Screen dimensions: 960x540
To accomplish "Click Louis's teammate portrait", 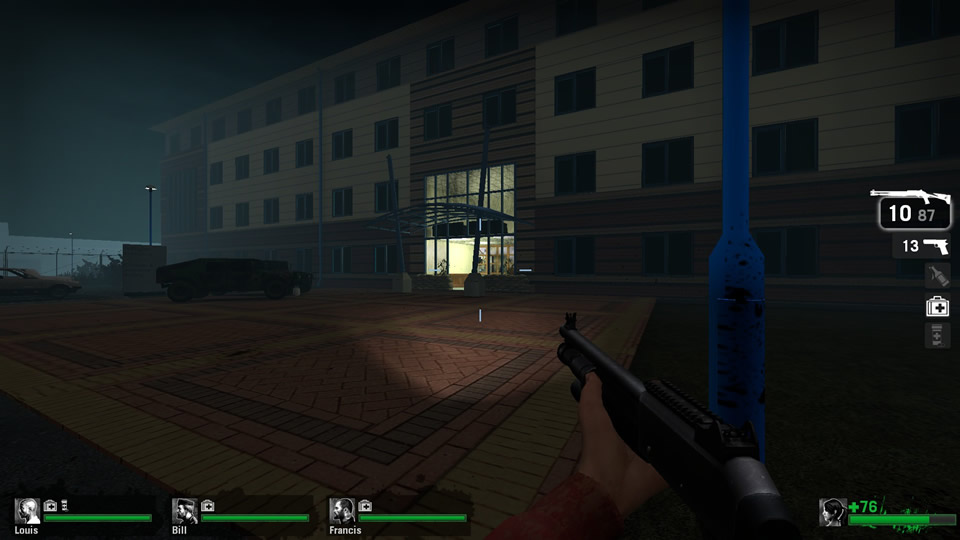I will [x=28, y=511].
